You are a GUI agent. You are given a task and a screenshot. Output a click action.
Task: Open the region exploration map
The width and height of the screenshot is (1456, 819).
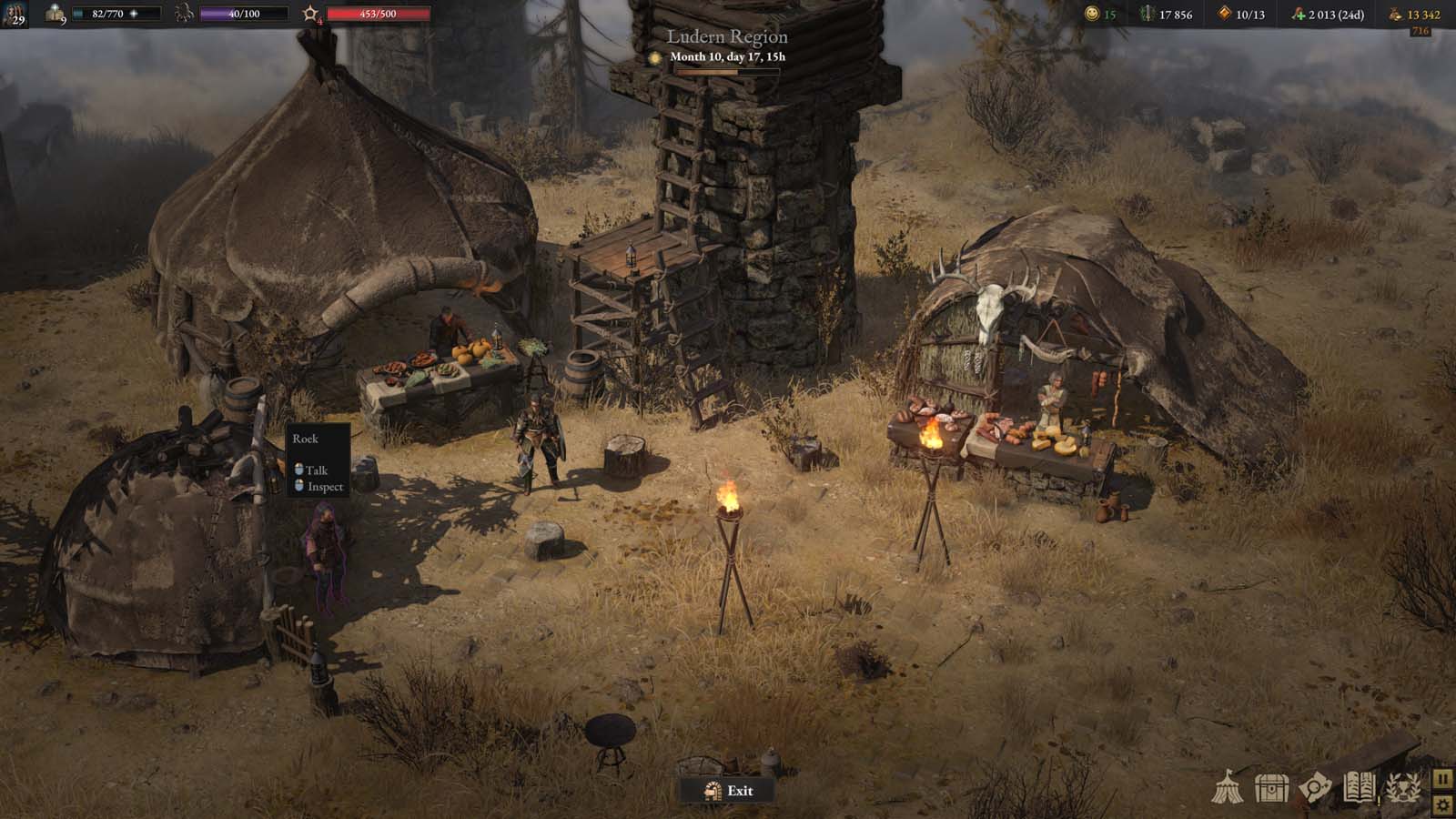pyautogui.click(x=1314, y=786)
